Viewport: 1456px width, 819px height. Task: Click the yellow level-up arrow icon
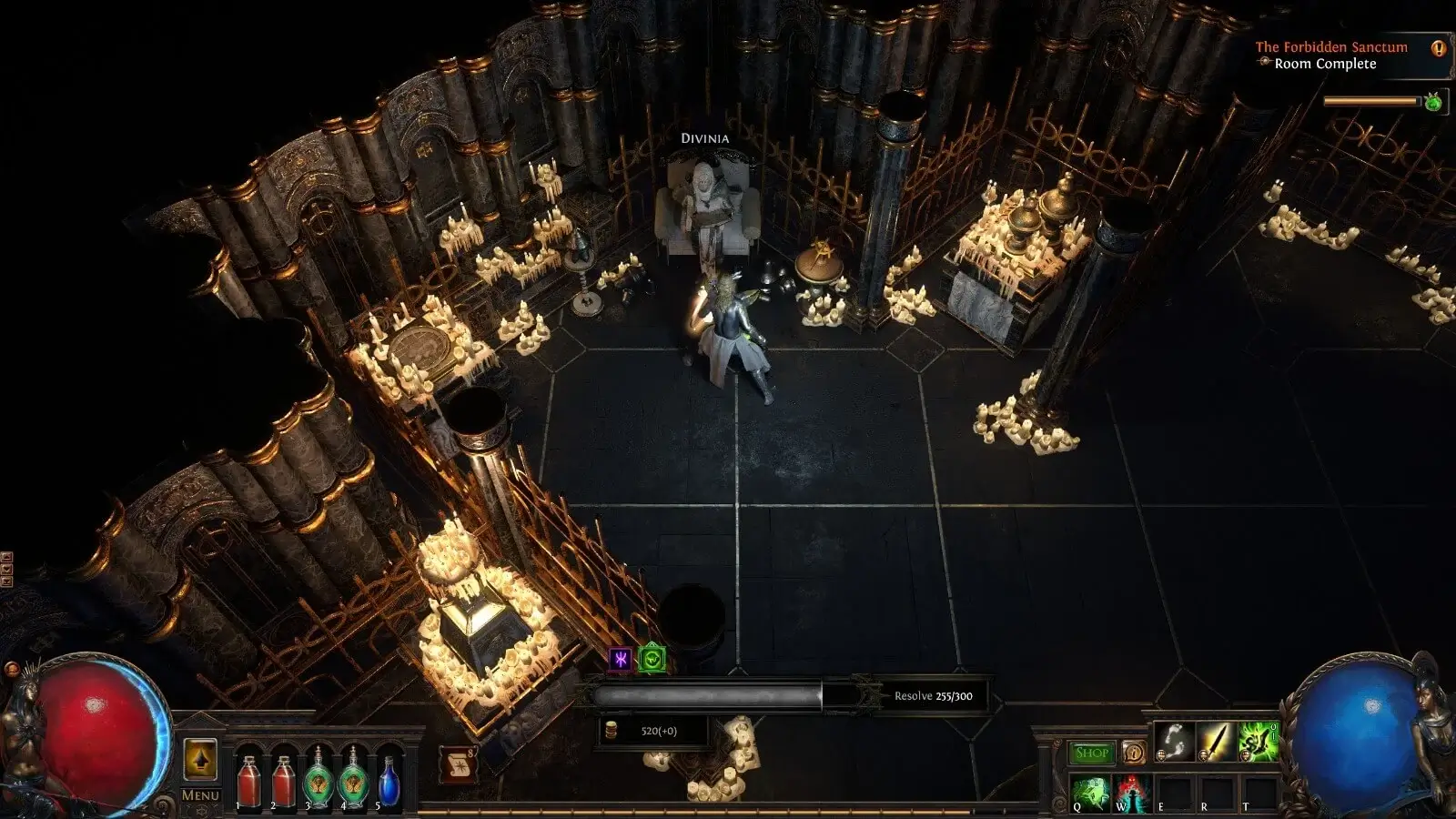(200, 759)
